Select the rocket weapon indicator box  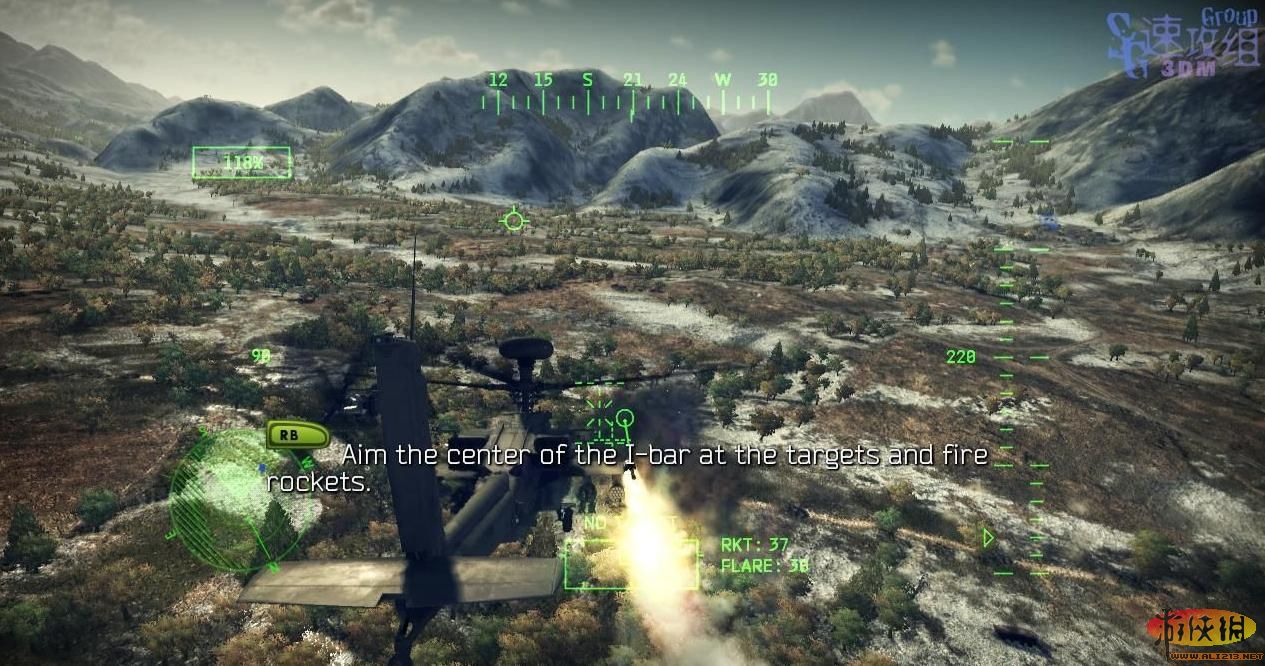click(x=631, y=564)
